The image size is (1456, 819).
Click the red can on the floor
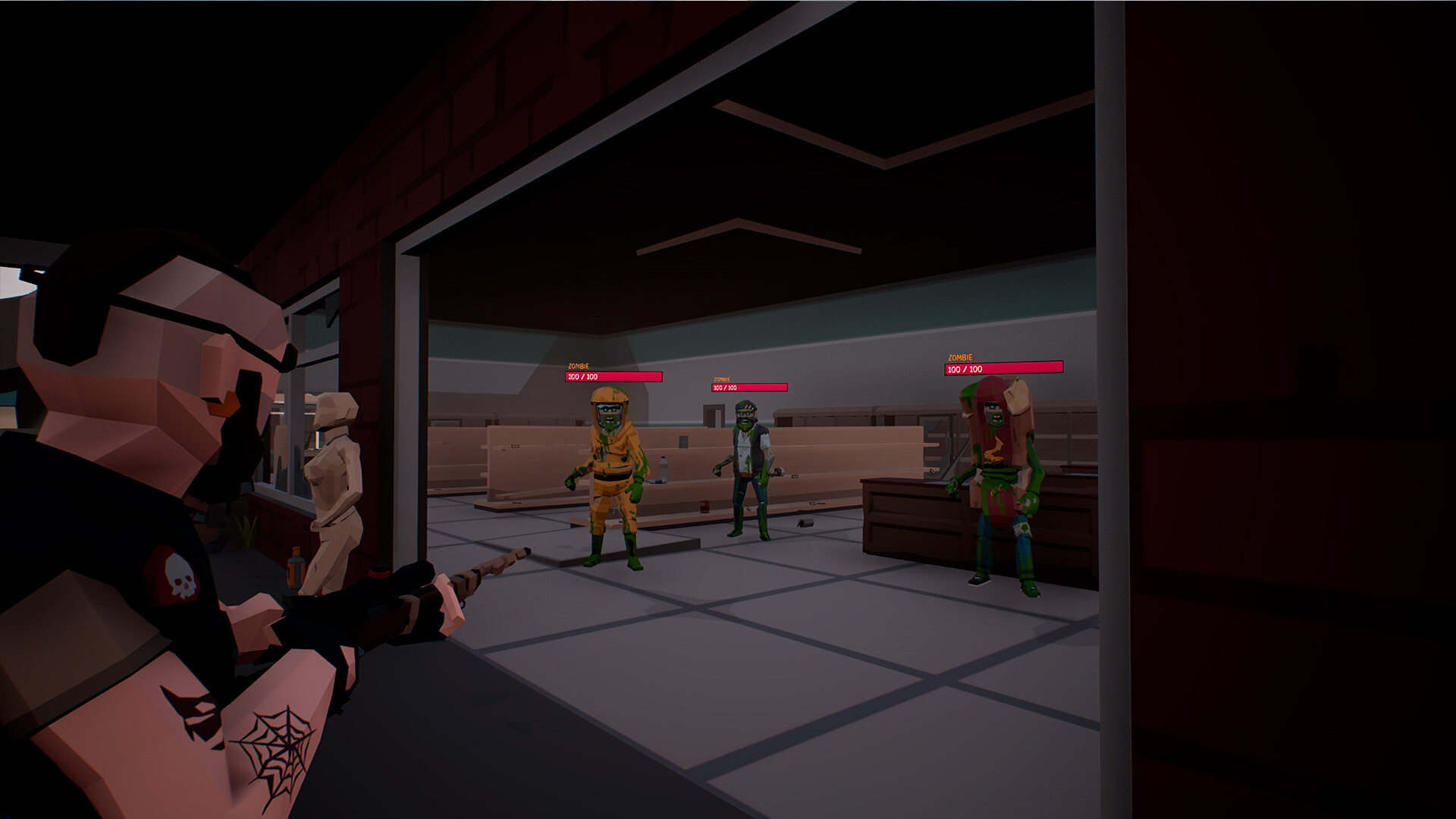pyautogui.click(x=704, y=507)
